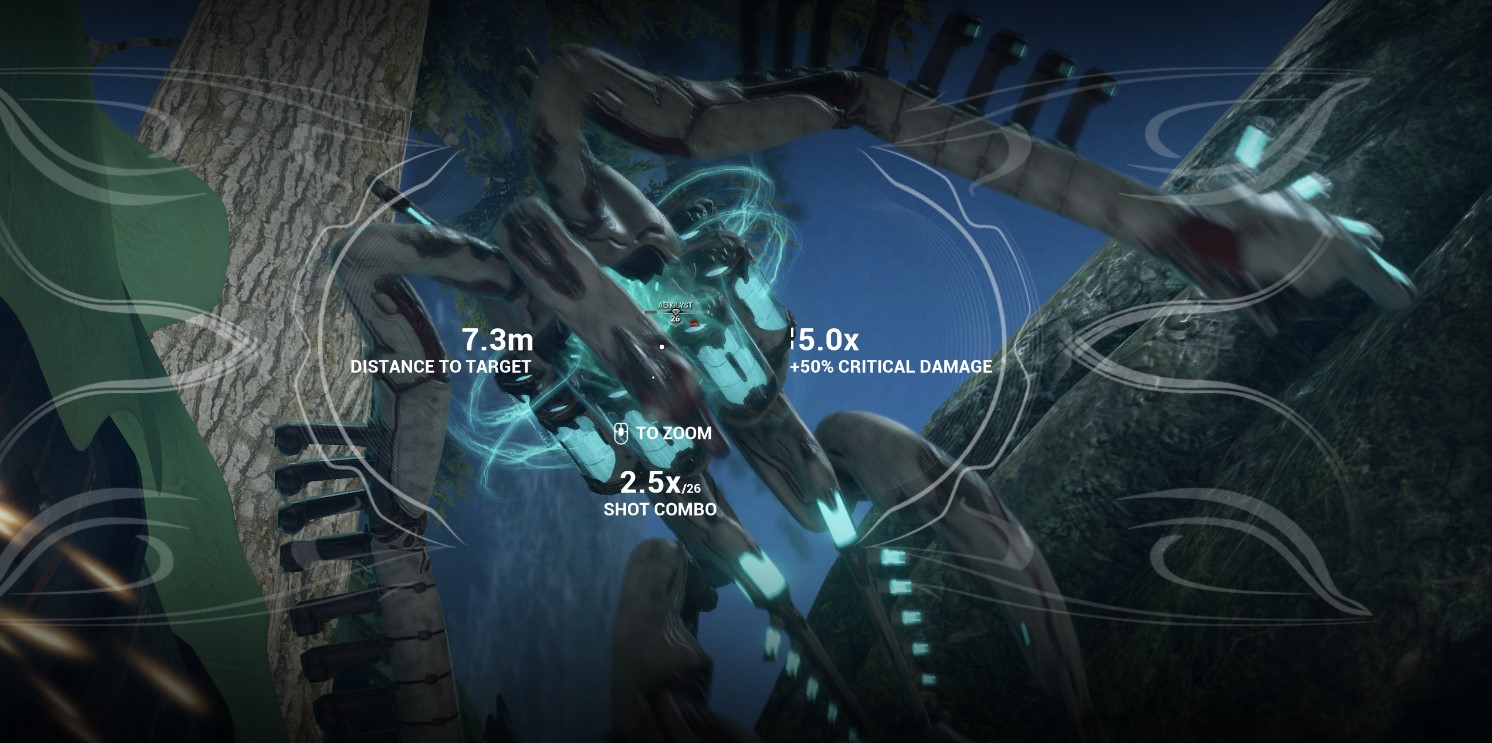1492x743 pixels.
Task: Click the 5.0x critical multiplier value
Action: click(824, 339)
